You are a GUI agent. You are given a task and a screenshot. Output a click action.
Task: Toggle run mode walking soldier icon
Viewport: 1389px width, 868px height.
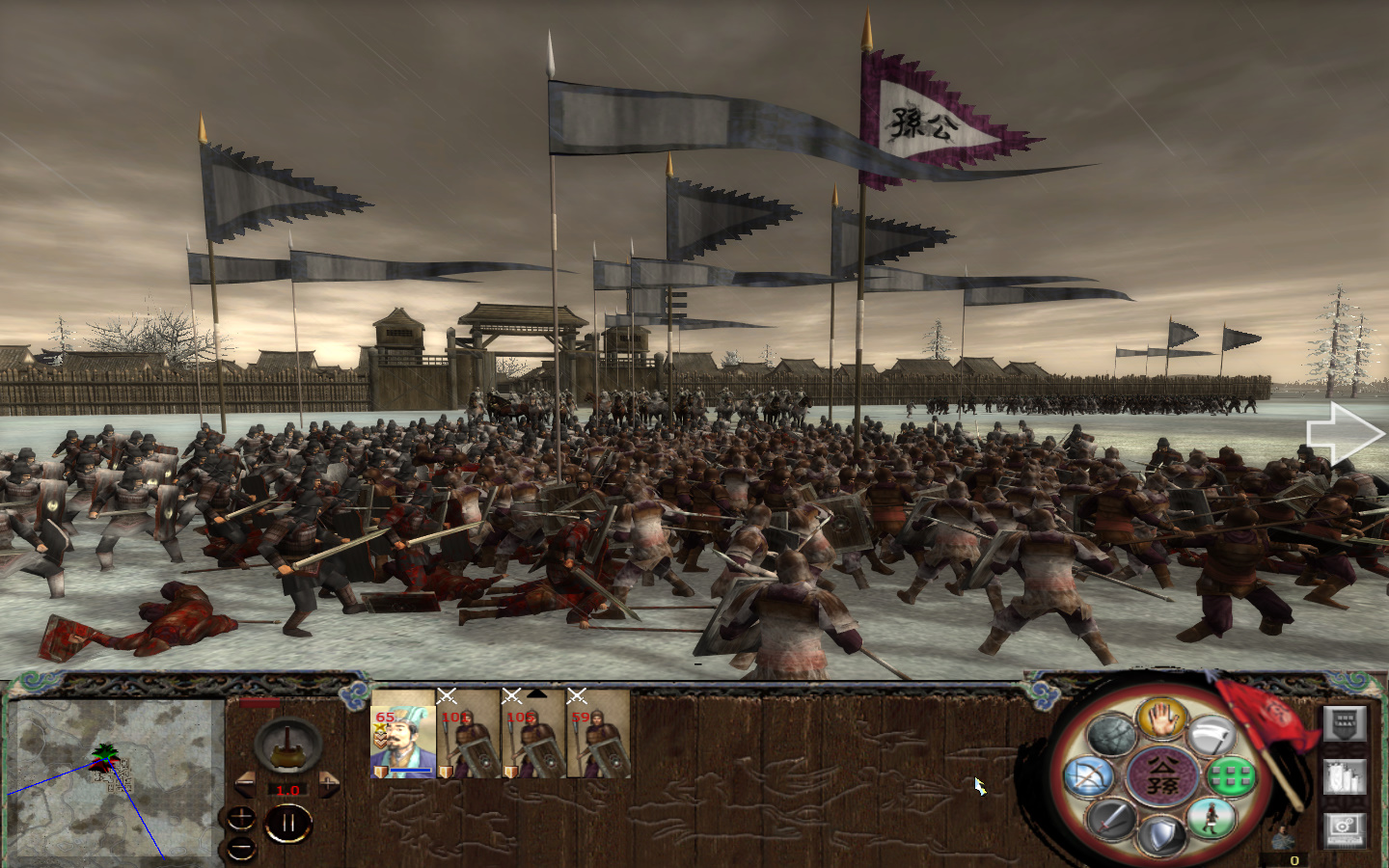[1211, 820]
